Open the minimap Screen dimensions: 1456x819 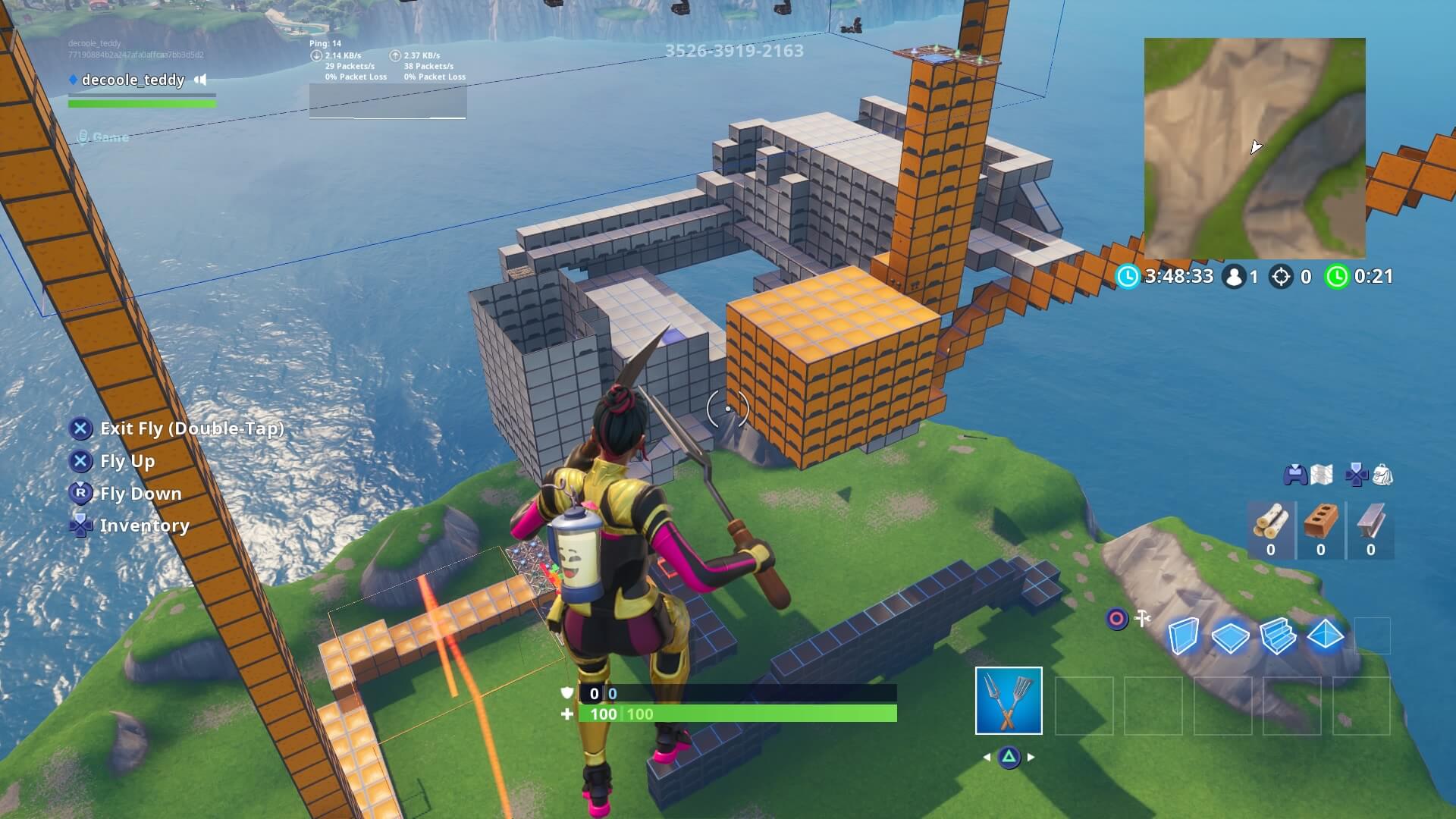pyautogui.click(x=1254, y=149)
